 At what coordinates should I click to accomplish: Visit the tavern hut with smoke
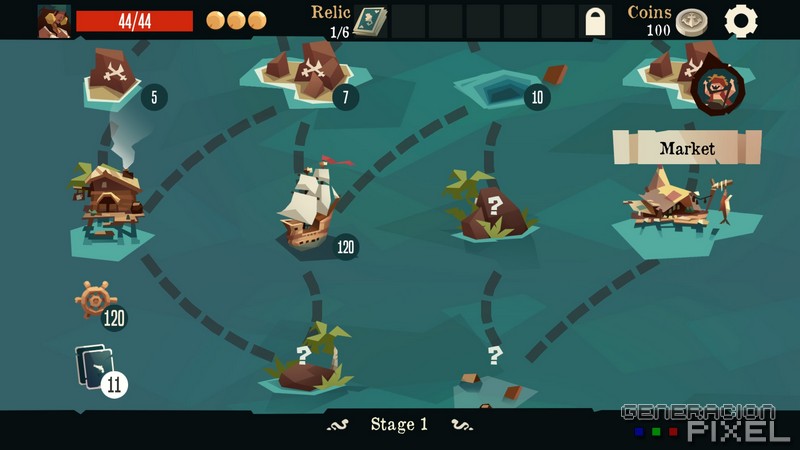[110, 202]
